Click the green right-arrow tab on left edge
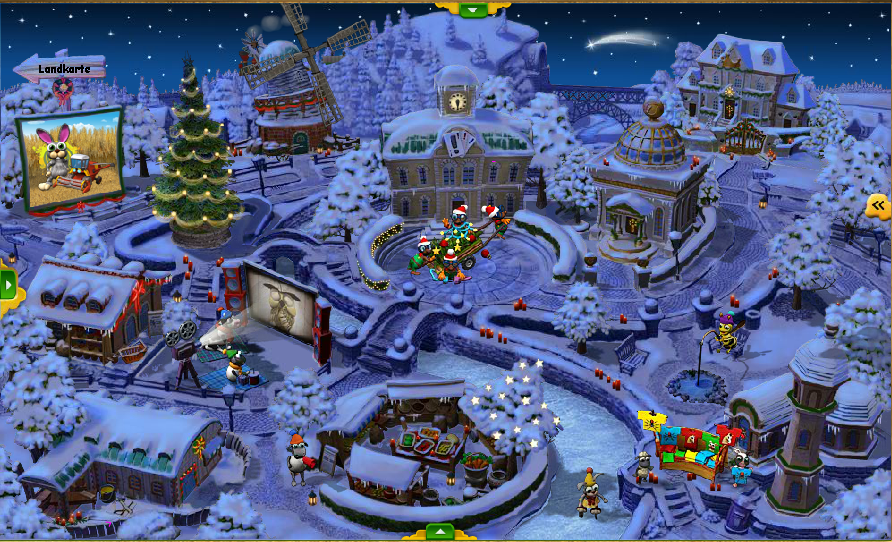This screenshot has width=892, height=542. [x=9, y=286]
